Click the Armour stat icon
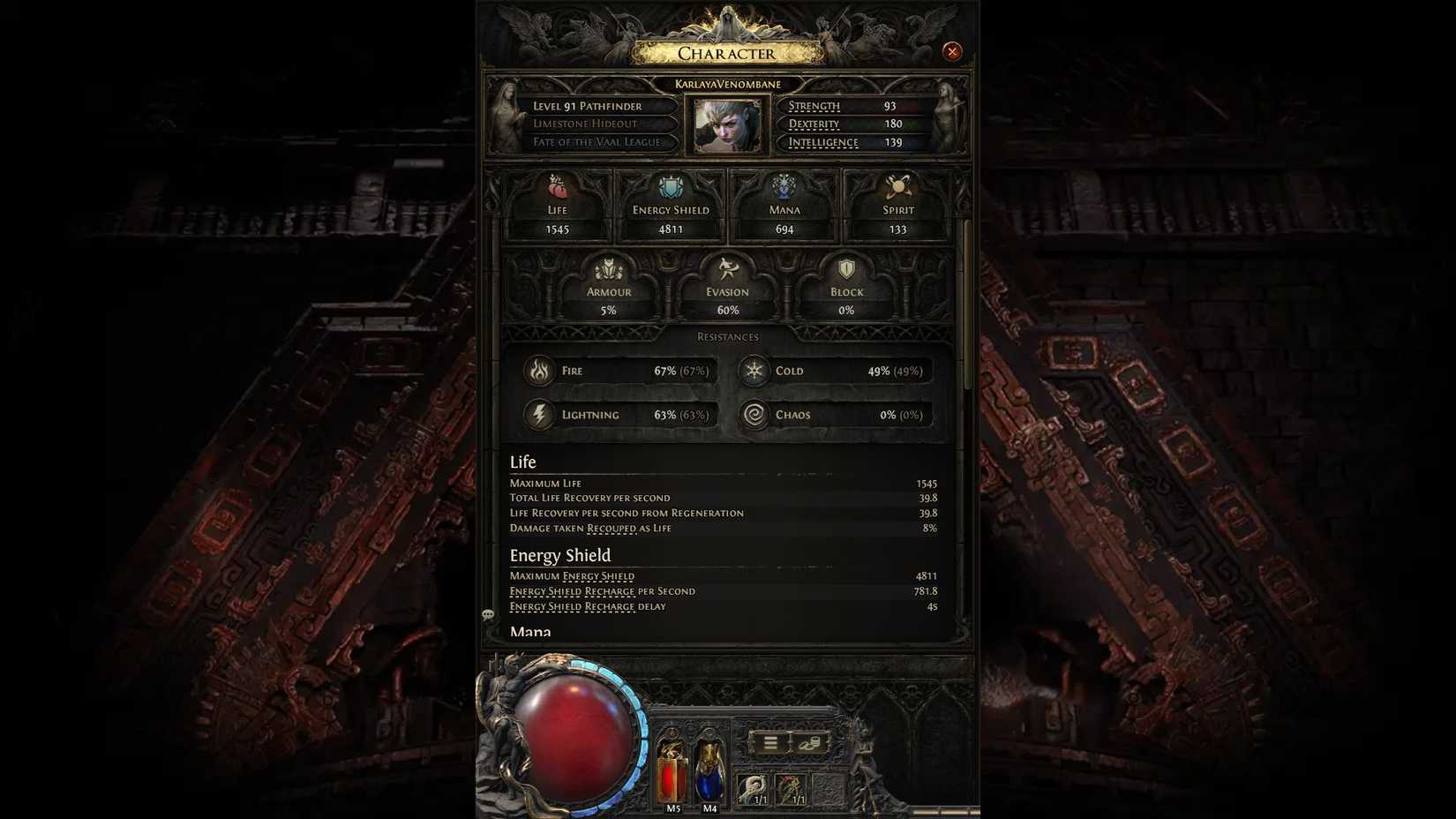 click(608, 270)
